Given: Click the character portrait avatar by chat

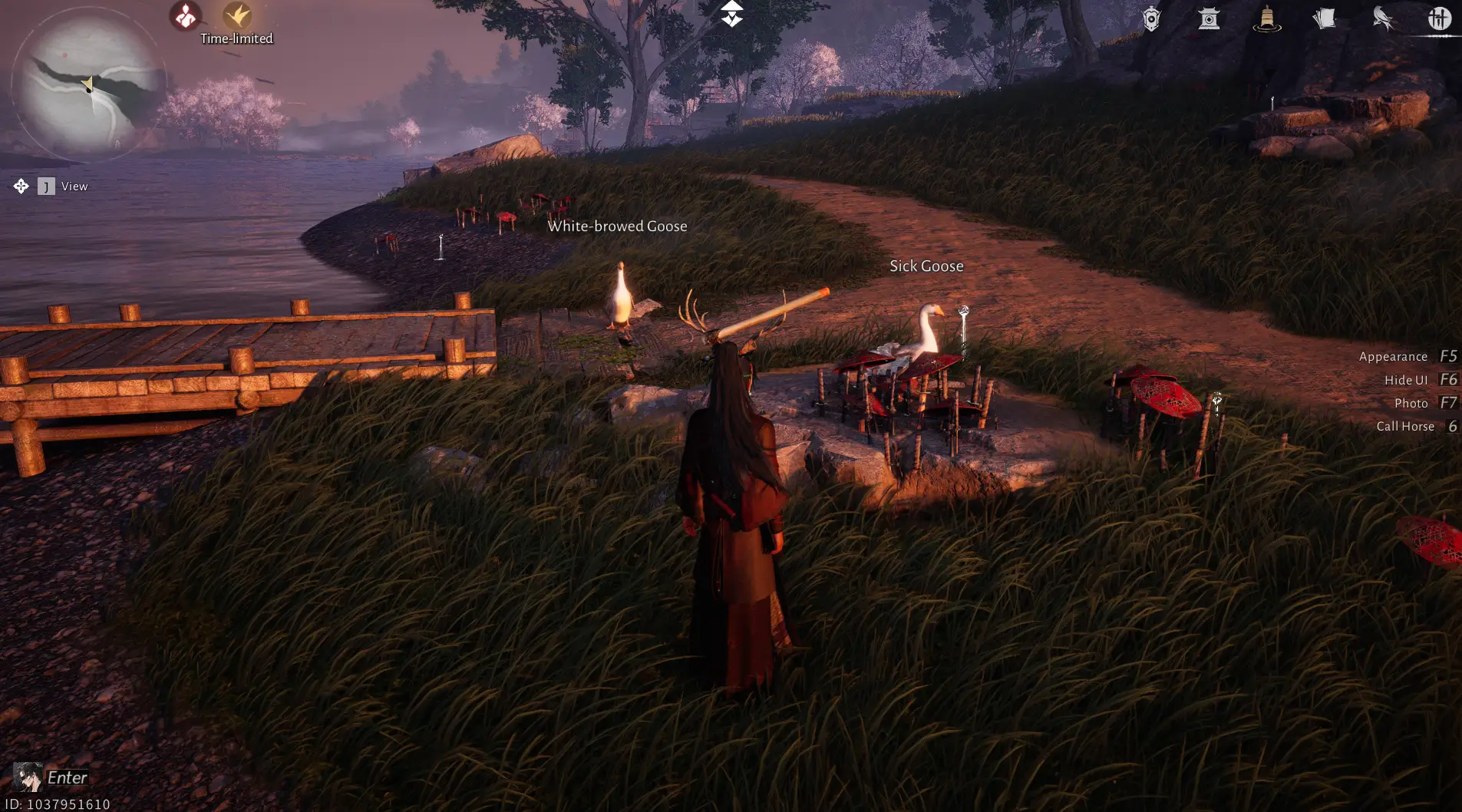Looking at the screenshot, I should coord(28,777).
